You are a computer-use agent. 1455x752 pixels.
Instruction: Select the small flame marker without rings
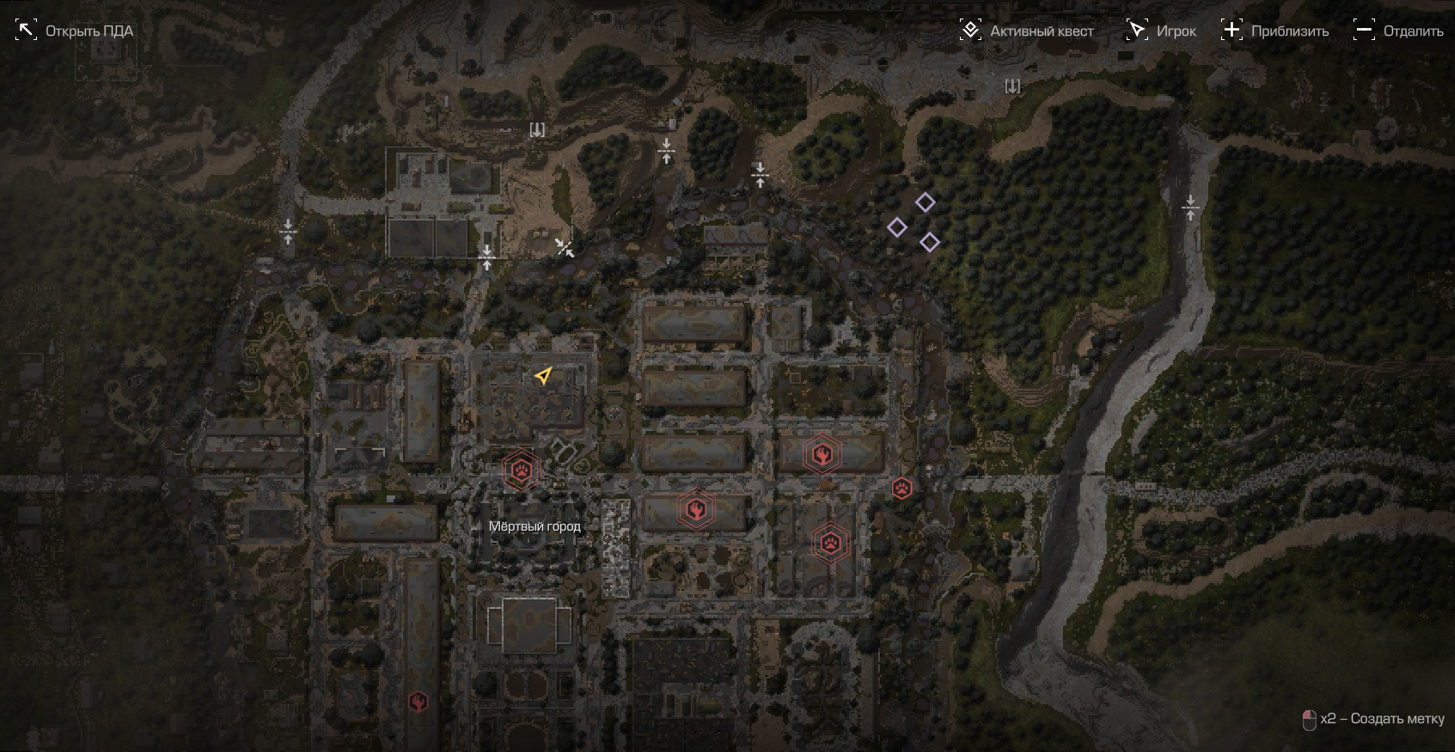418,702
